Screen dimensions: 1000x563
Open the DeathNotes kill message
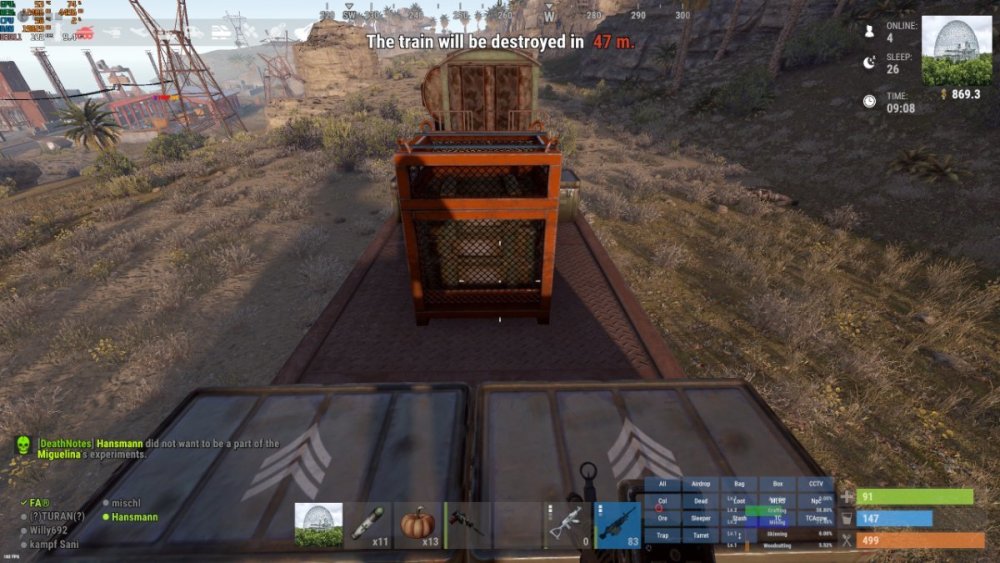pyautogui.click(x=90, y=448)
